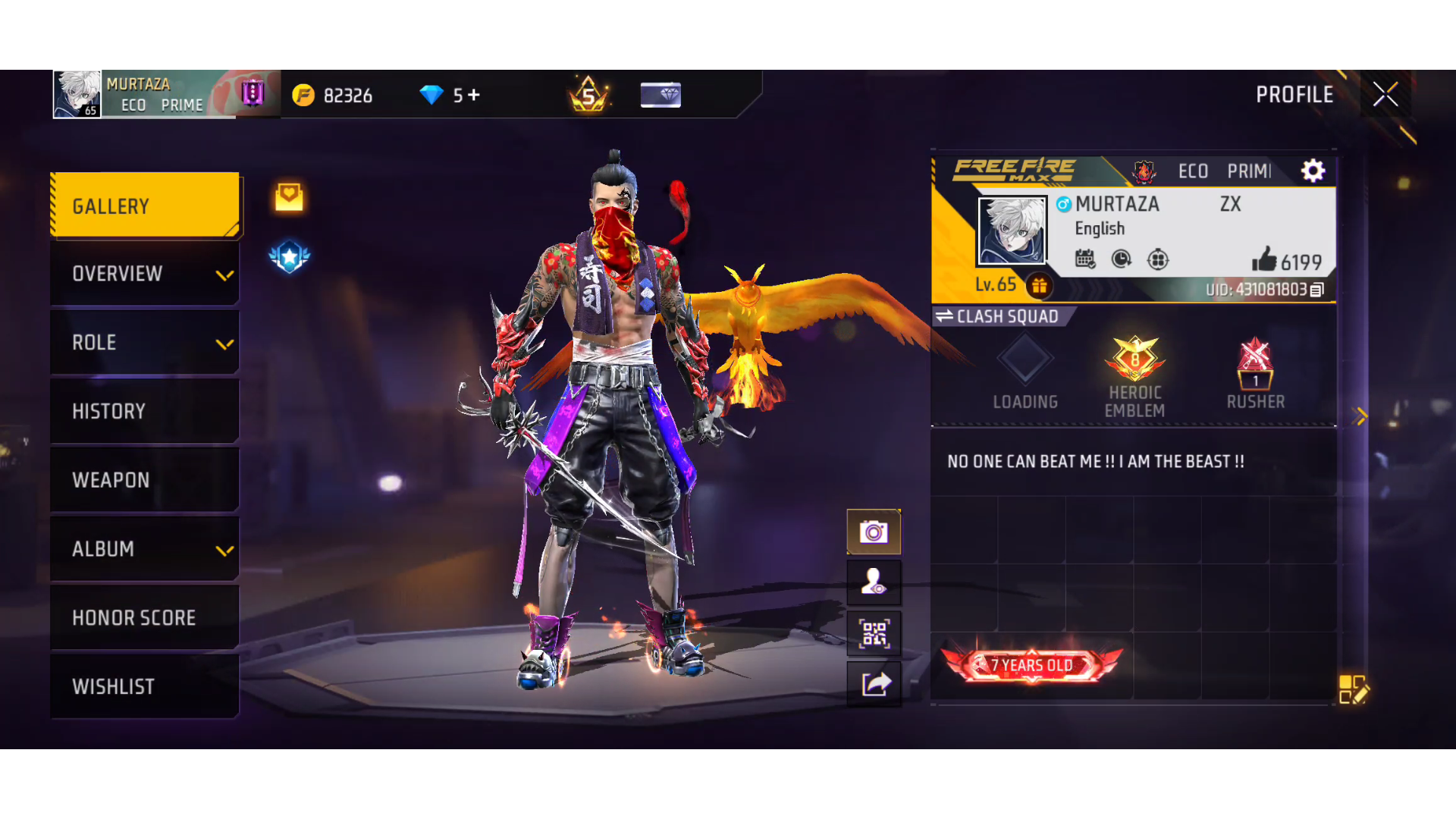Expand the ROLE section

pos(144,342)
